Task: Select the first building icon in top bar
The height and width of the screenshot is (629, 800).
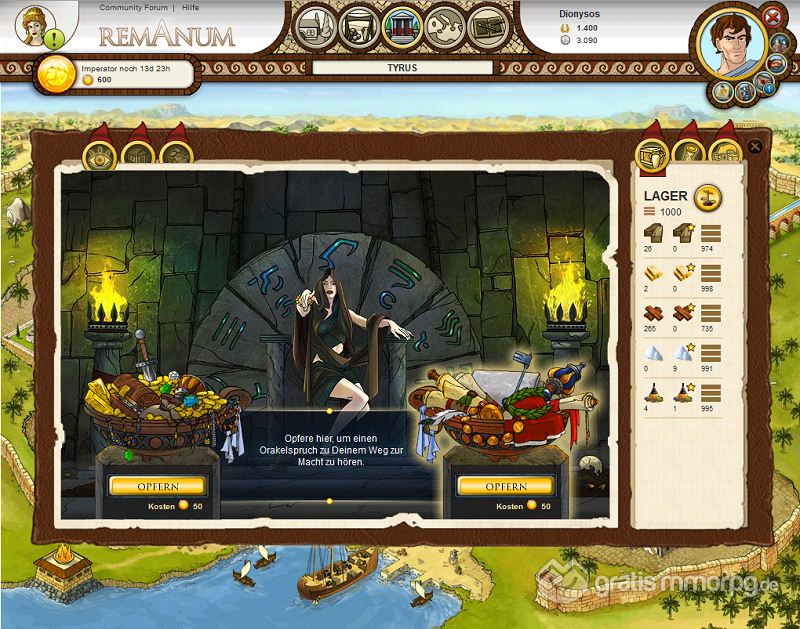Action: coord(315,27)
